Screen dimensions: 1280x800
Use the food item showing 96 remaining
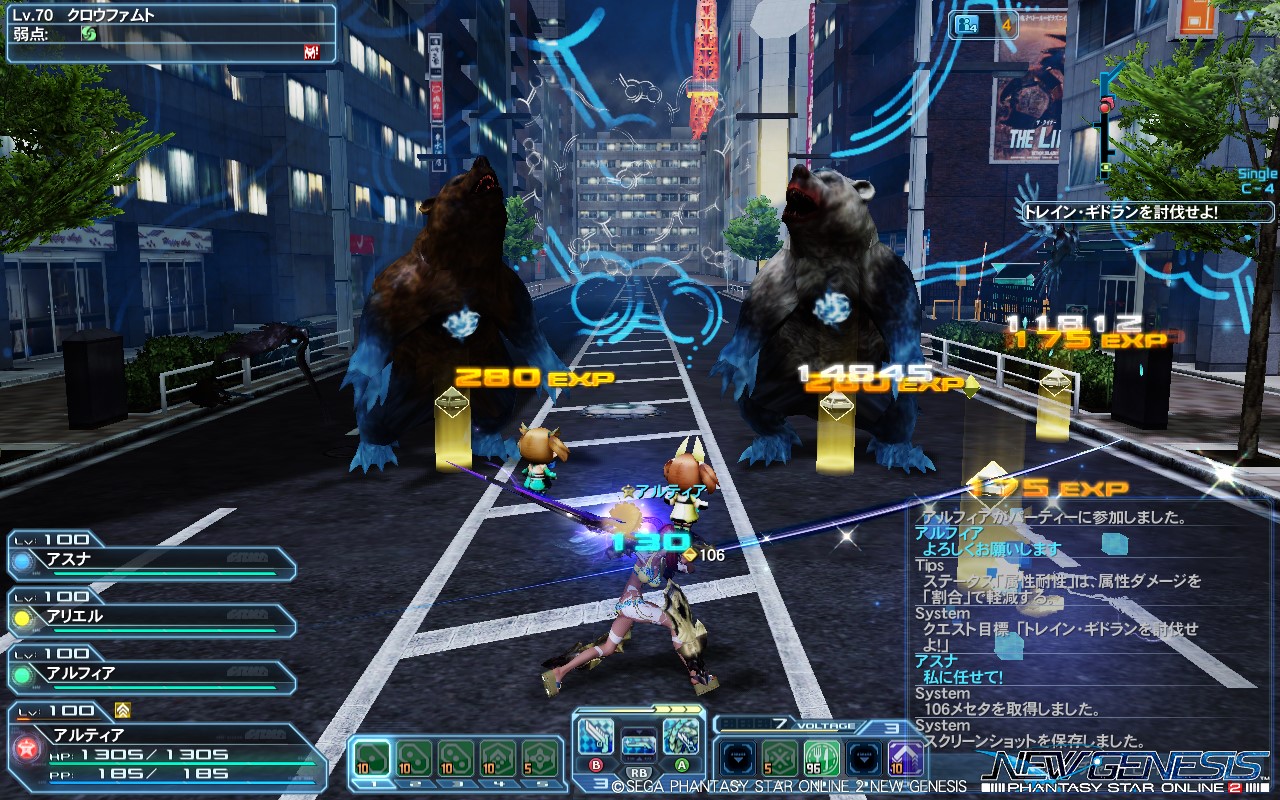click(x=821, y=758)
